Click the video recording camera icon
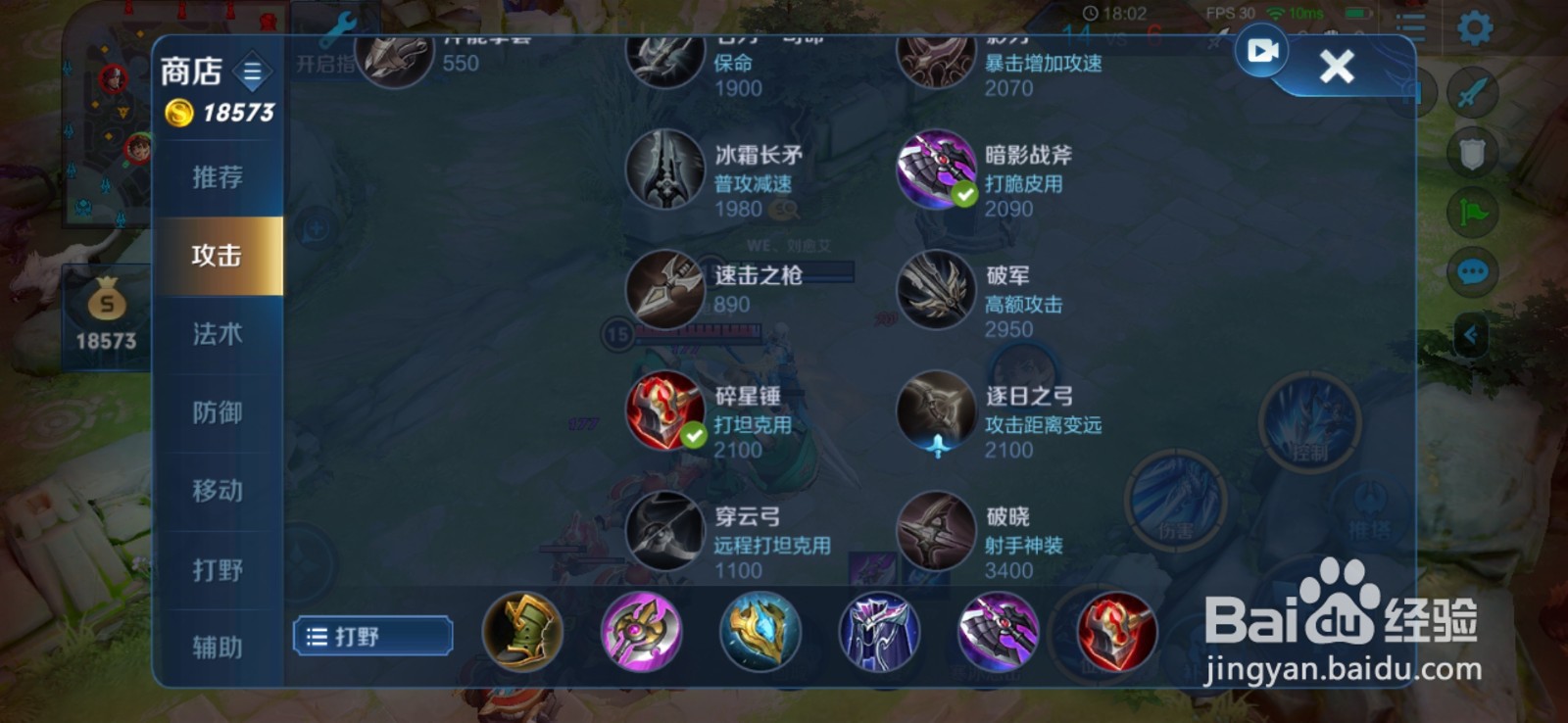 pos(1262,51)
